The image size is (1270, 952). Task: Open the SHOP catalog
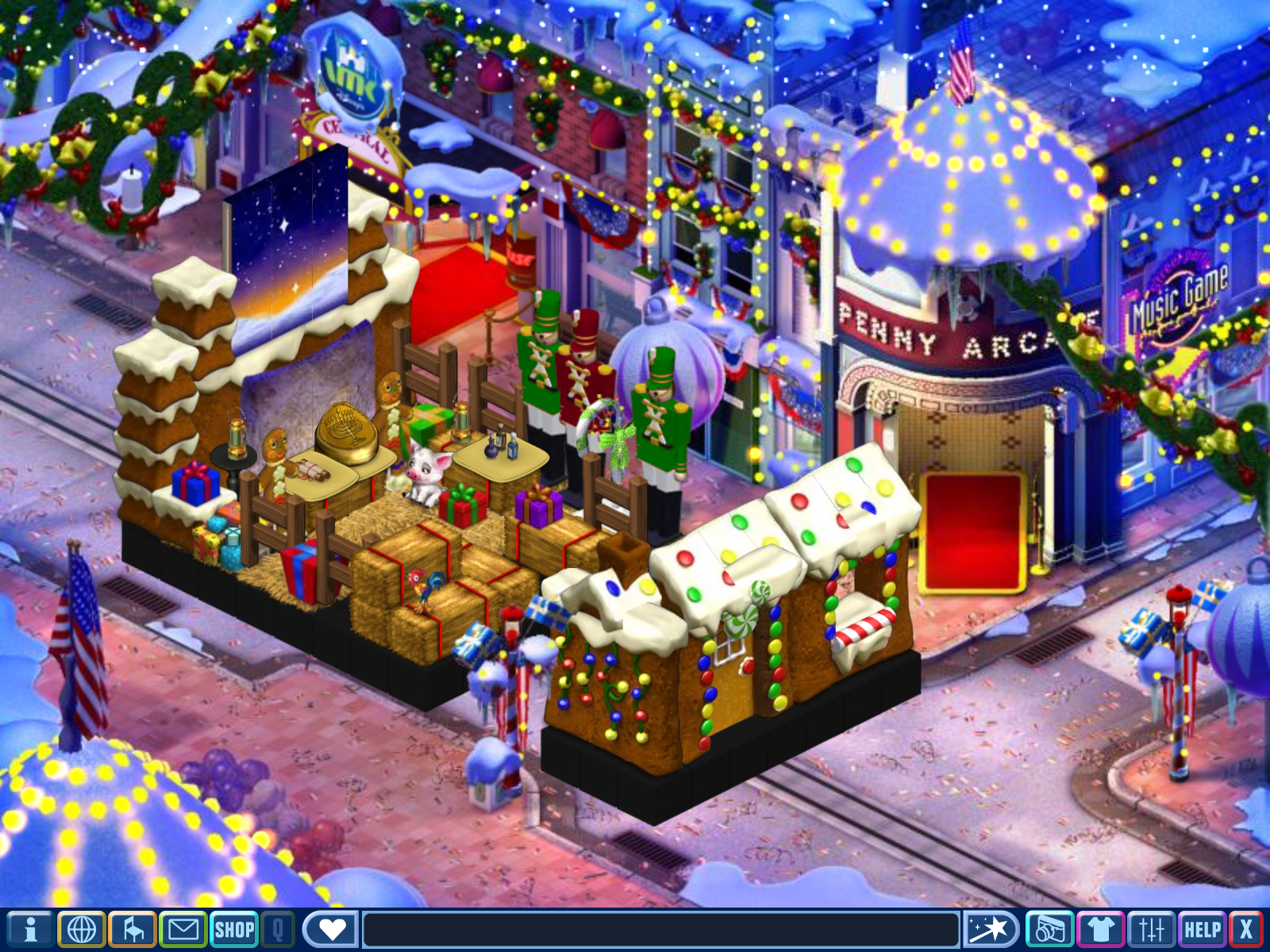[x=234, y=929]
